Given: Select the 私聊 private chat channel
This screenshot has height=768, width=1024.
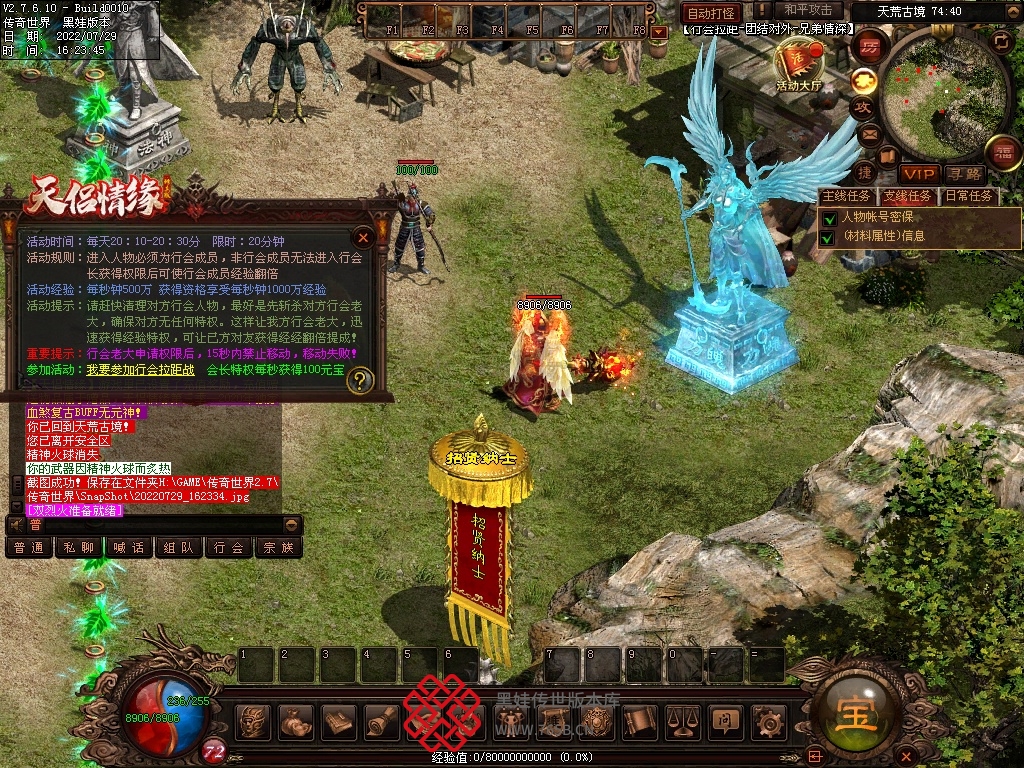Looking at the screenshot, I should coord(79,547).
